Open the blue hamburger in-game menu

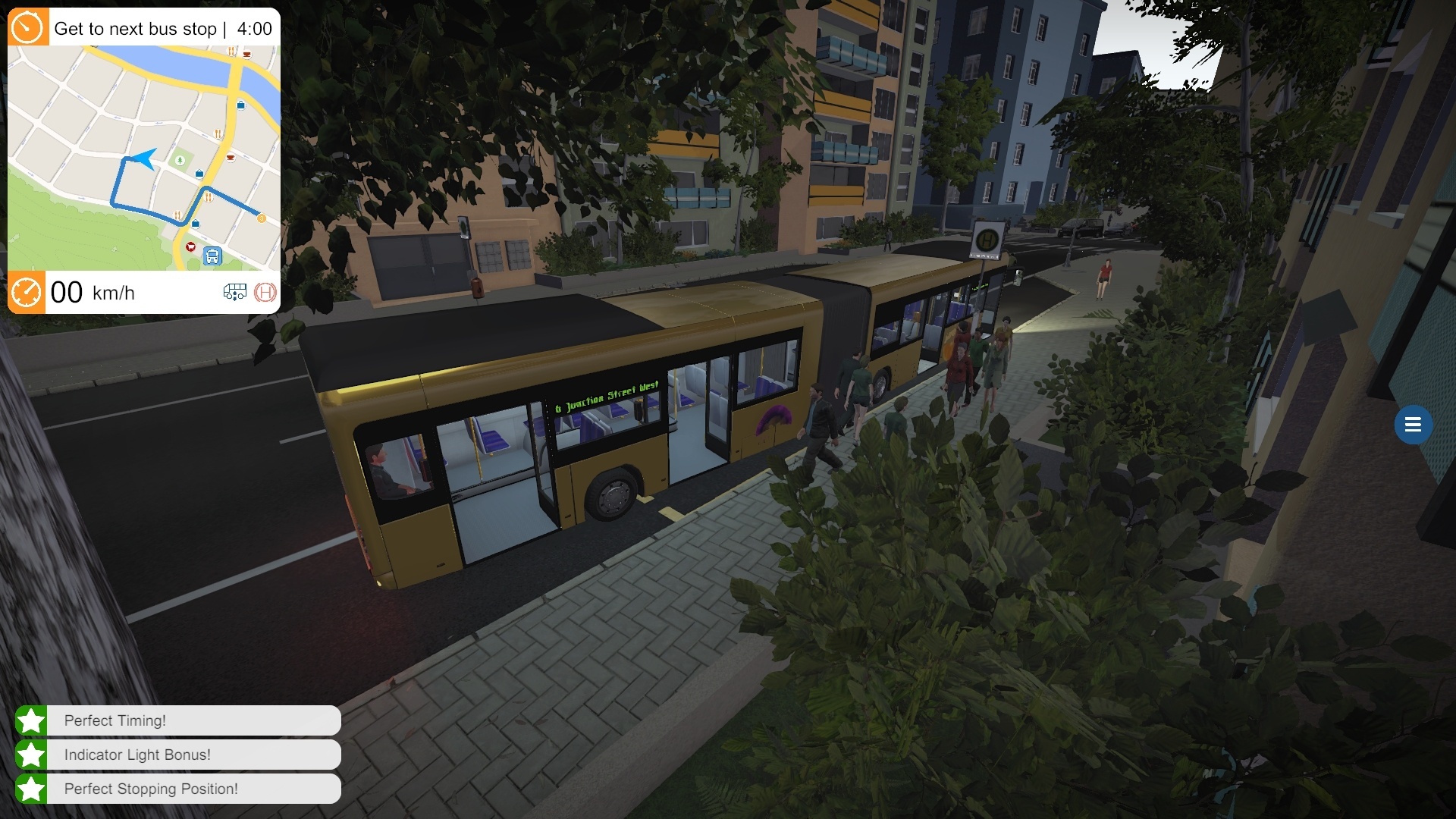(1413, 425)
